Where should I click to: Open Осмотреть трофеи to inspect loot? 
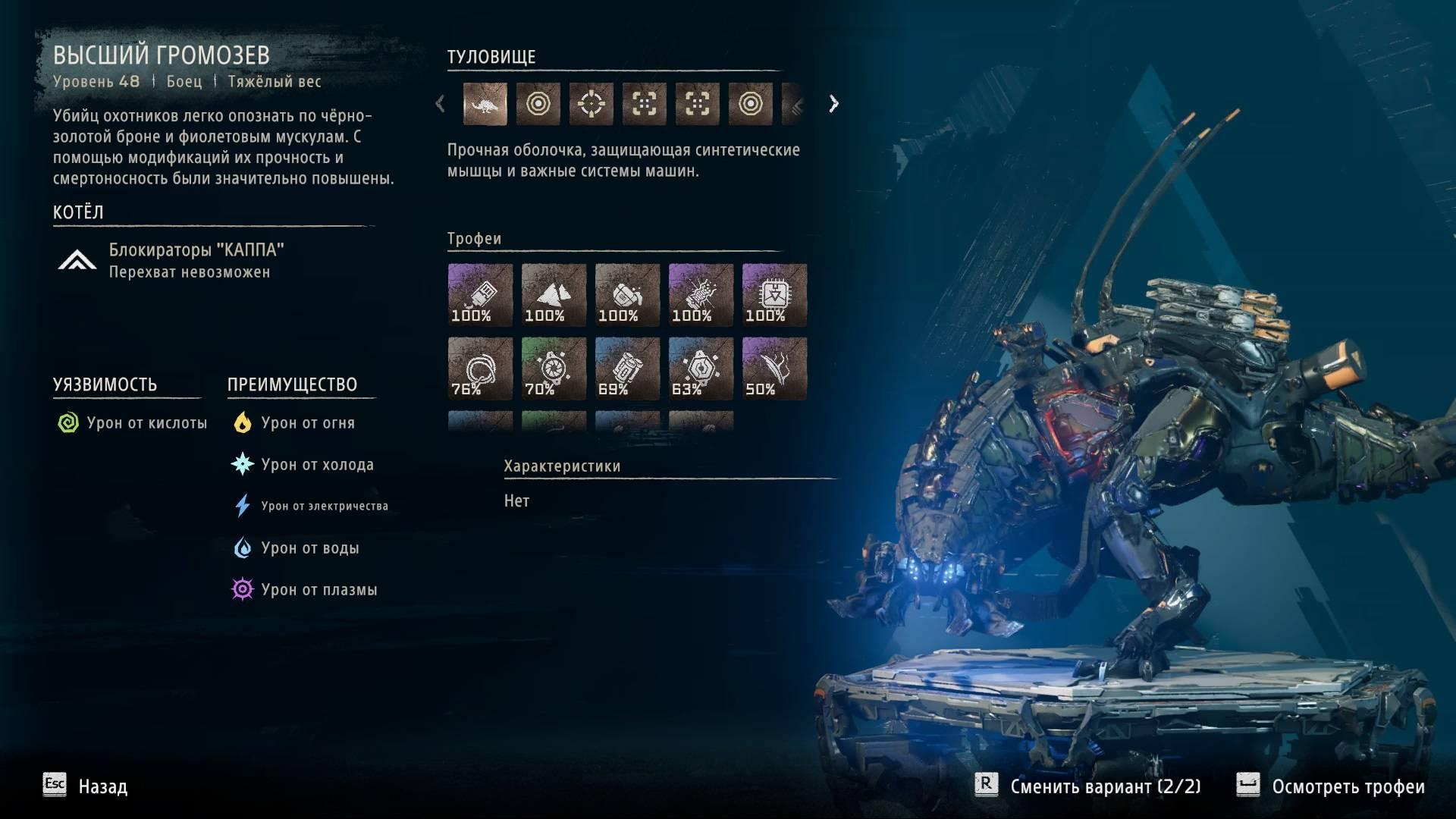click(x=1332, y=786)
